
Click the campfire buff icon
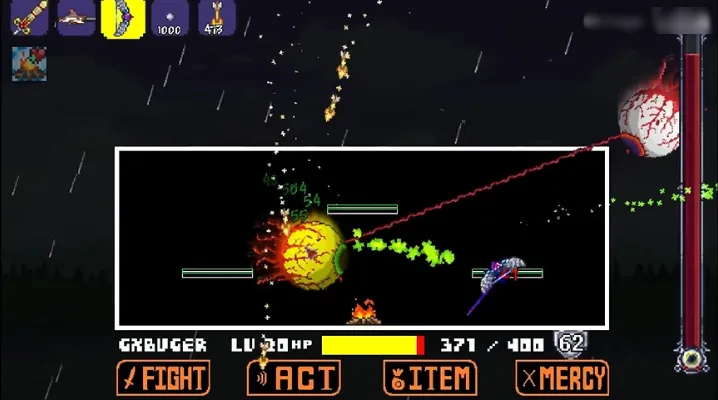point(28,63)
